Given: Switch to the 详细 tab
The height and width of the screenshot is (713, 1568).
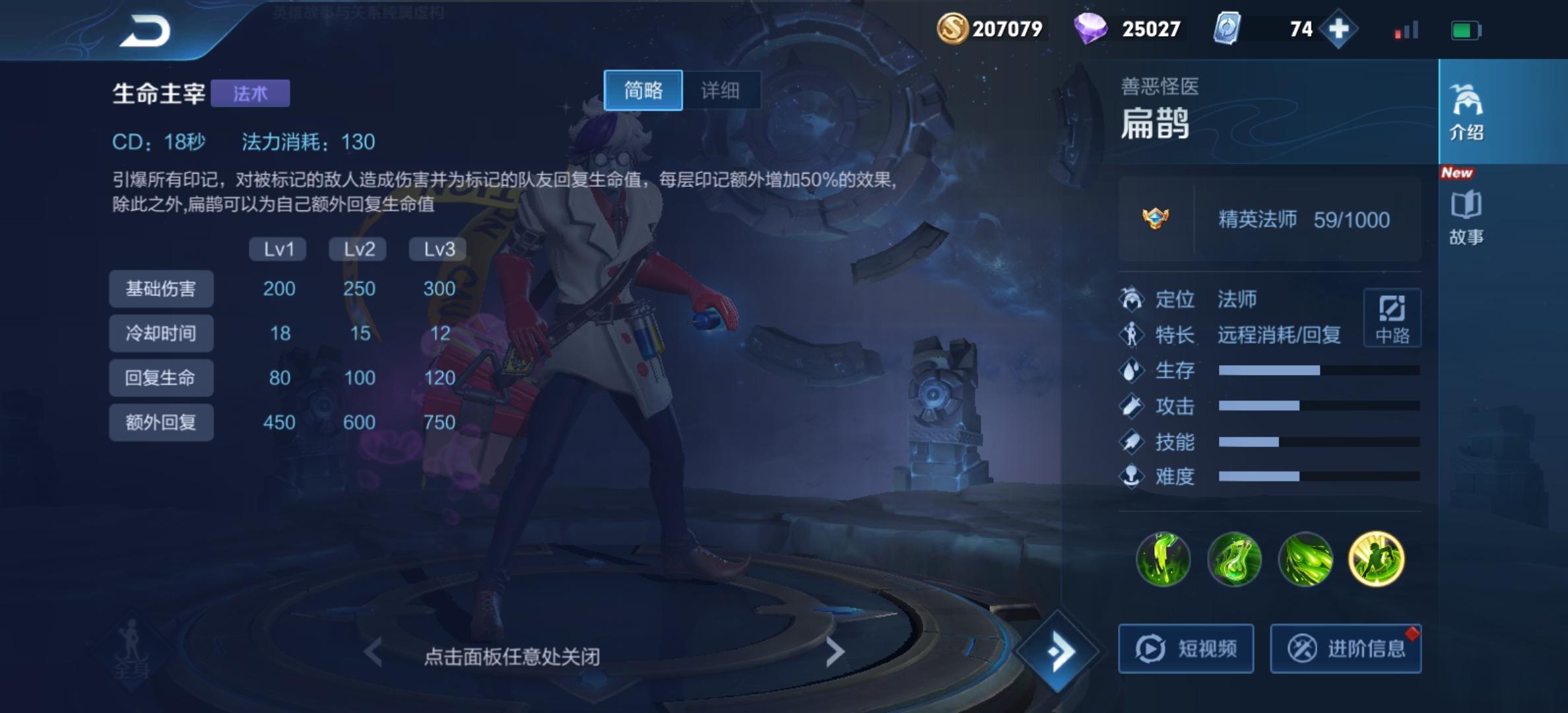Looking at the screenshot, I should (722, 90).
